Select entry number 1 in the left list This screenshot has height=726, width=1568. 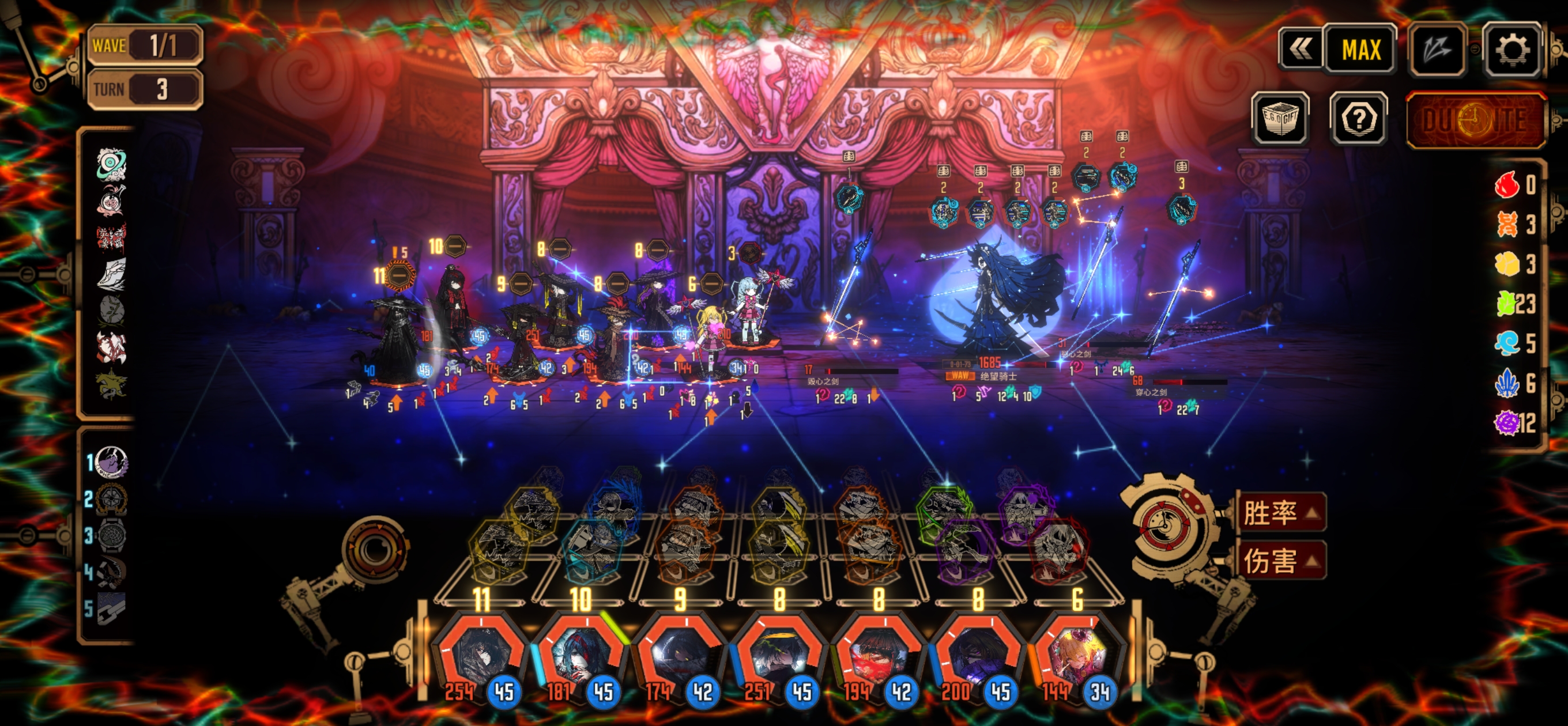pos(111,462)
